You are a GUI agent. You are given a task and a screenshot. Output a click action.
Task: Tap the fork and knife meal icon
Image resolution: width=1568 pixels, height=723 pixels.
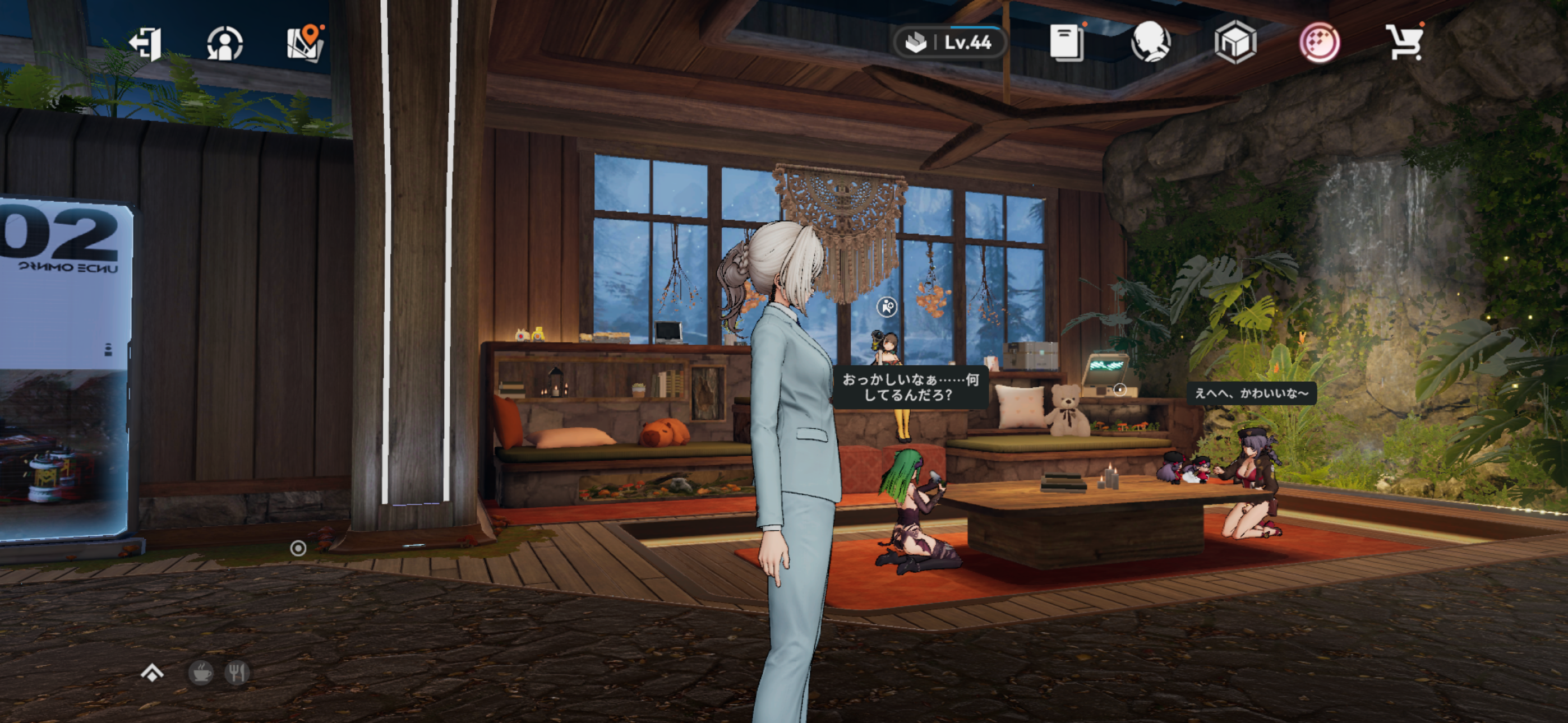(237, 673)
